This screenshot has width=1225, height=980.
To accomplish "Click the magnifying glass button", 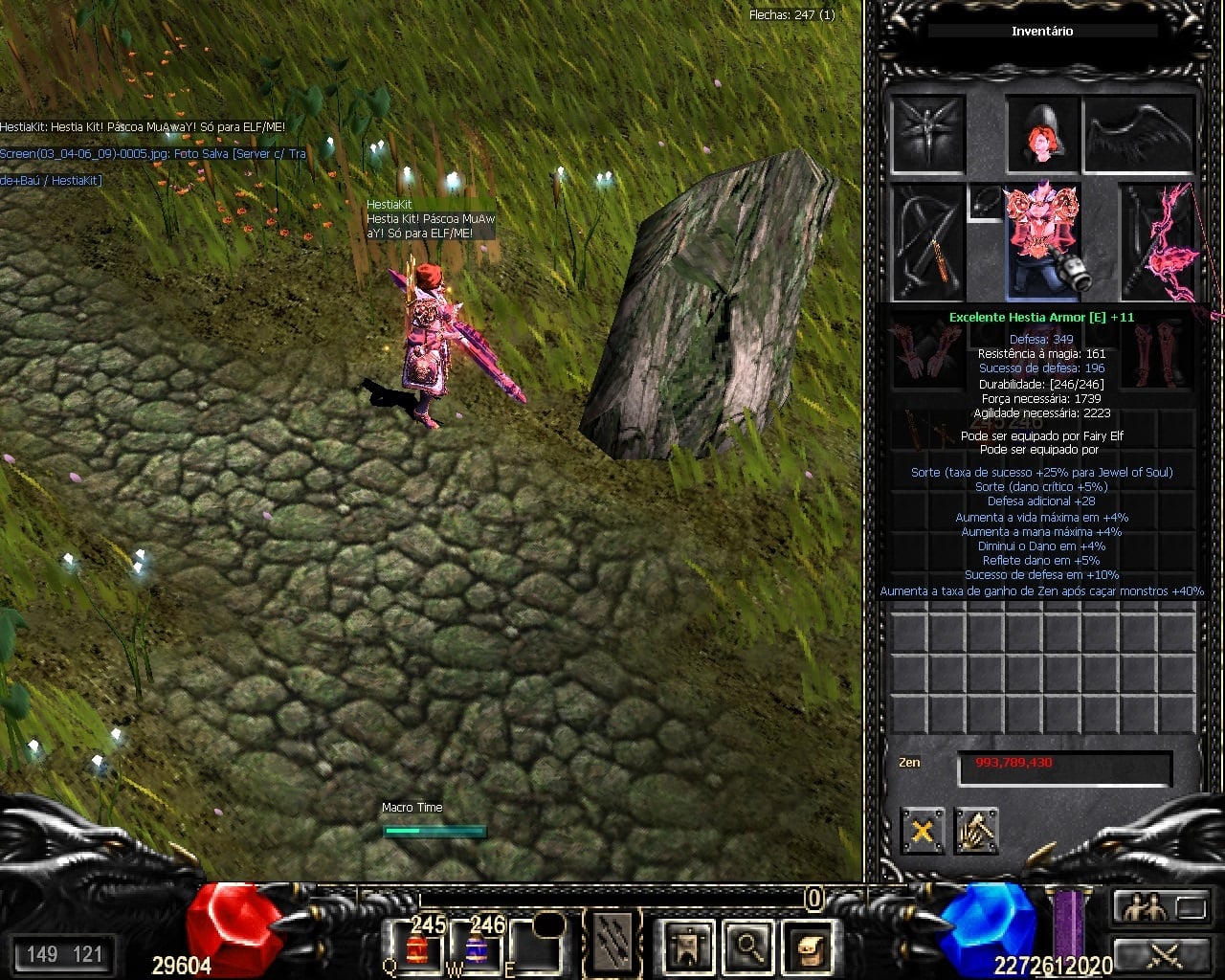I will click(748, 946).
